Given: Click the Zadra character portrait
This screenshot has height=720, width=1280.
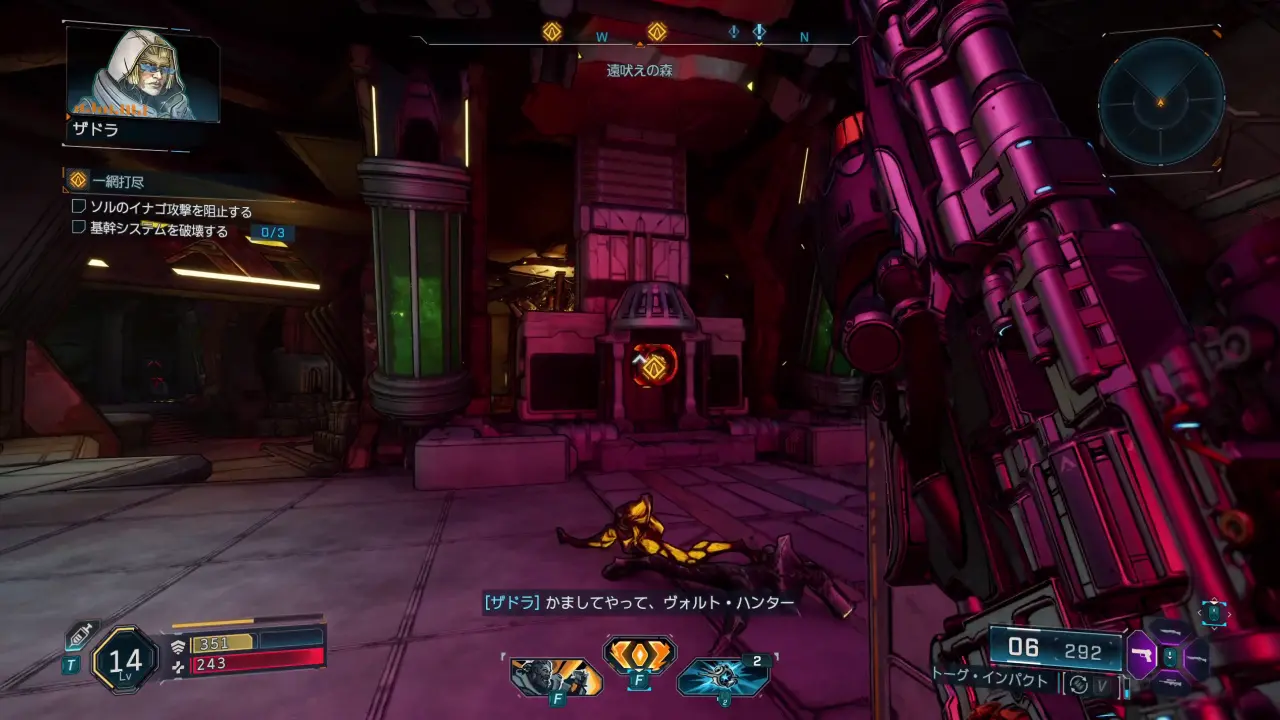Looking at the screenshot, I should 142,74.
